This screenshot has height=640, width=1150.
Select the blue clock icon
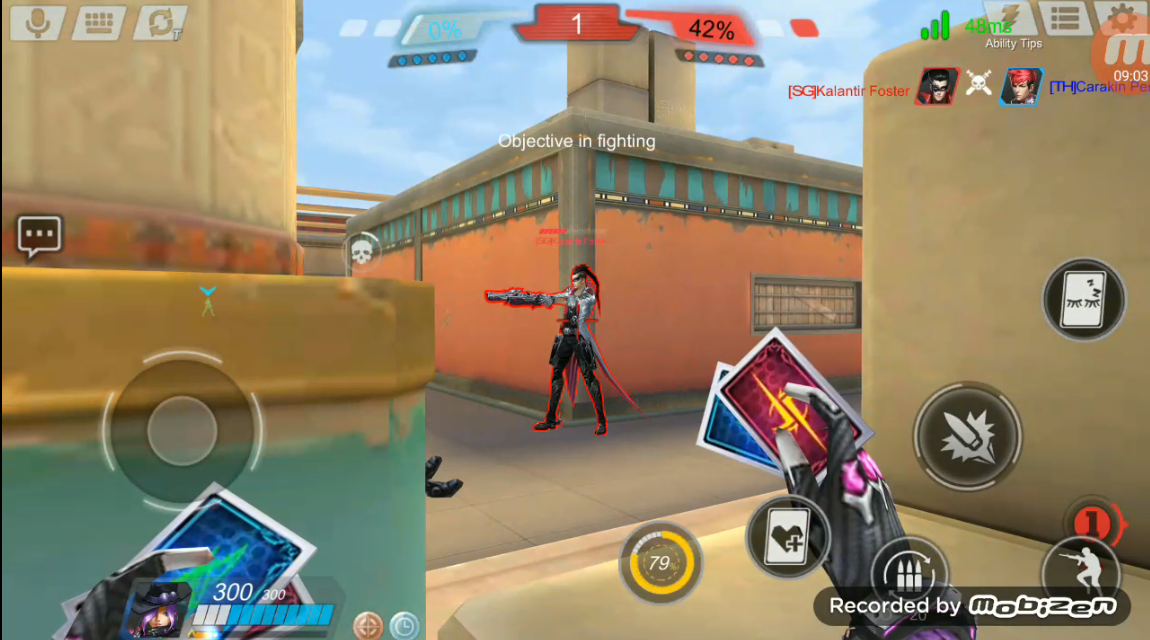[404, 626]
